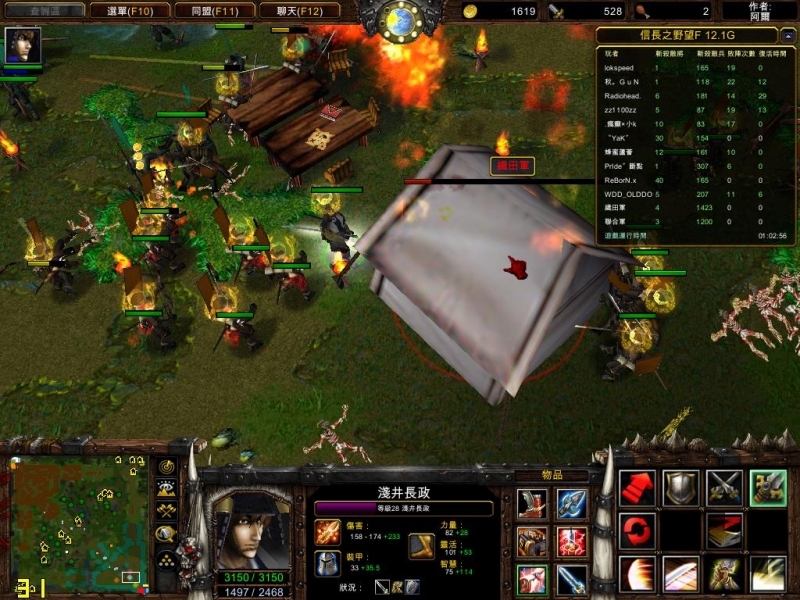Open the hero skills book icon

pos(725,531)
